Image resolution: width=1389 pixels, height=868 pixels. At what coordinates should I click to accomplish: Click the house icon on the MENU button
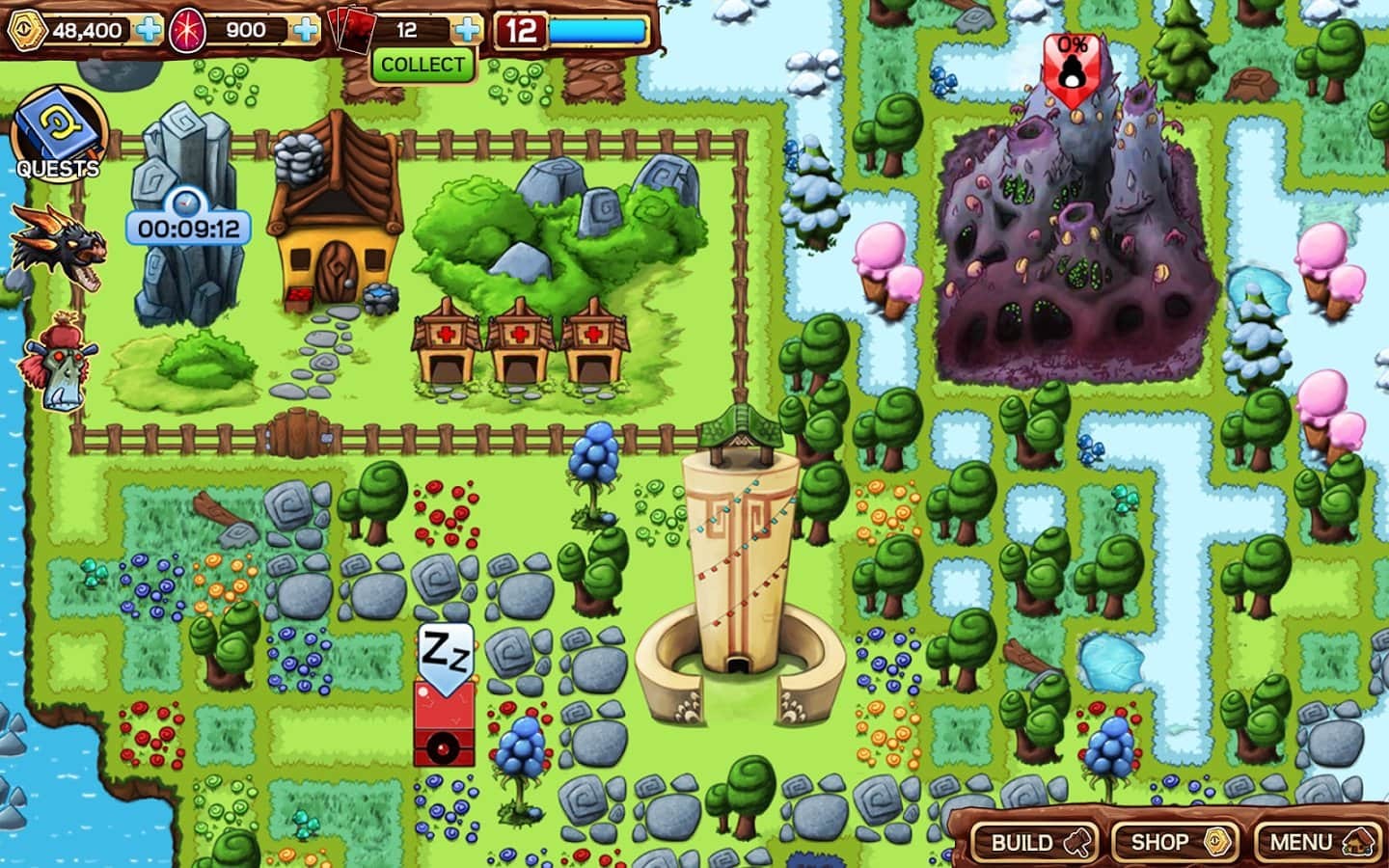tap(1359, 840)
